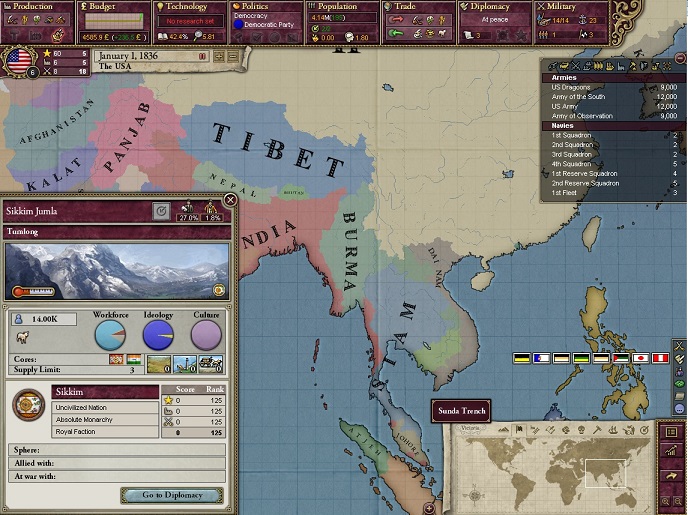Click the Sikkim national emblem
Viewport: 688px width, 515px height.
(28, 405)
